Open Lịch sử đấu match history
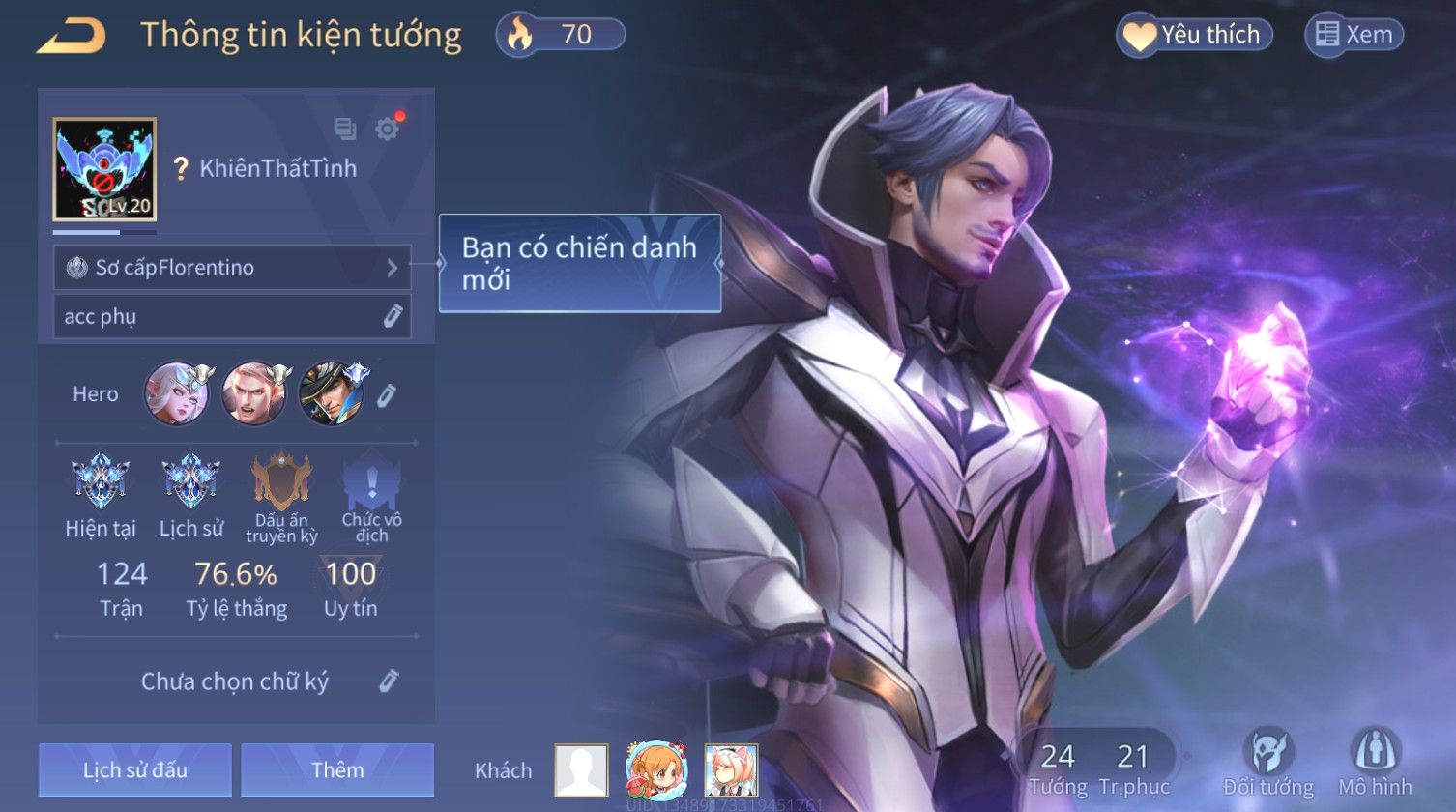 click(135, 769)
